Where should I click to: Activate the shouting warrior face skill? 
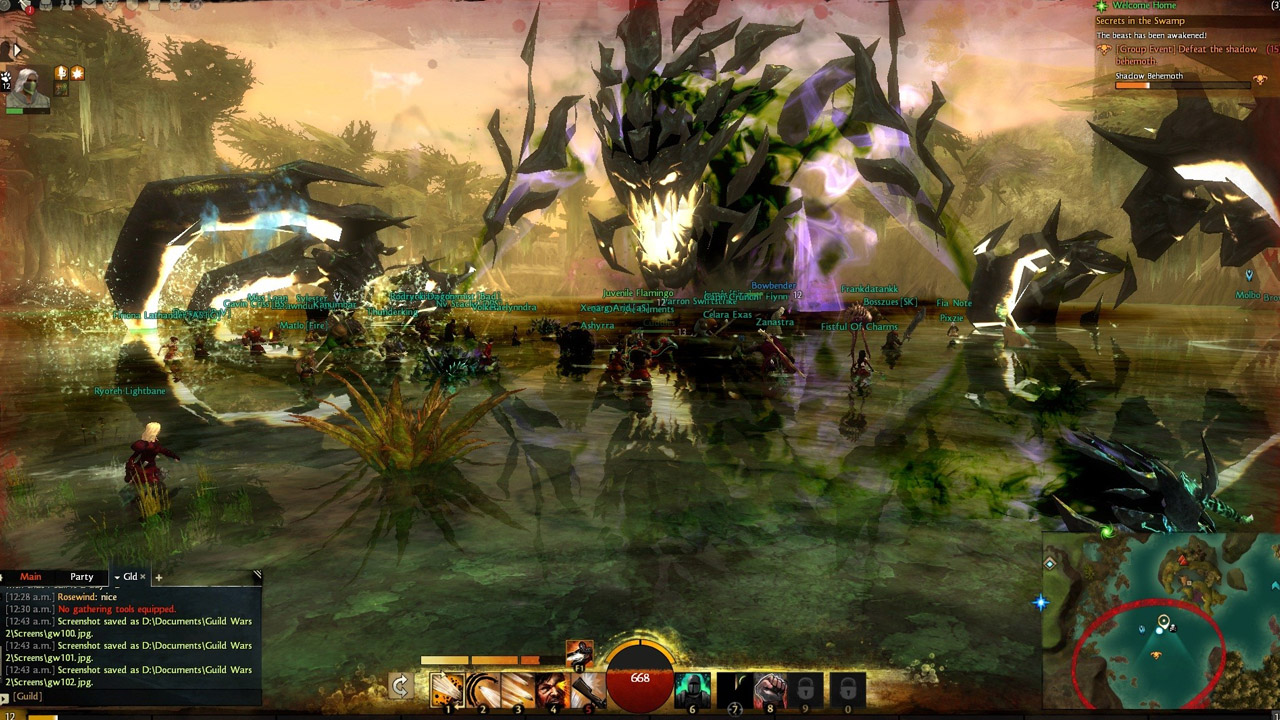click(552, 689)
